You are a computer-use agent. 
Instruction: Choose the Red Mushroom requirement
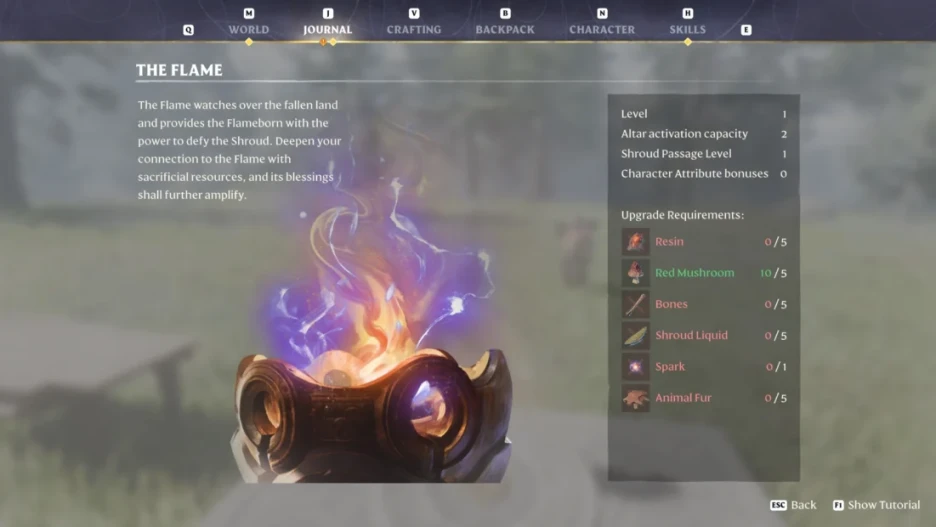pyautogui.click(x=704, y=273)
